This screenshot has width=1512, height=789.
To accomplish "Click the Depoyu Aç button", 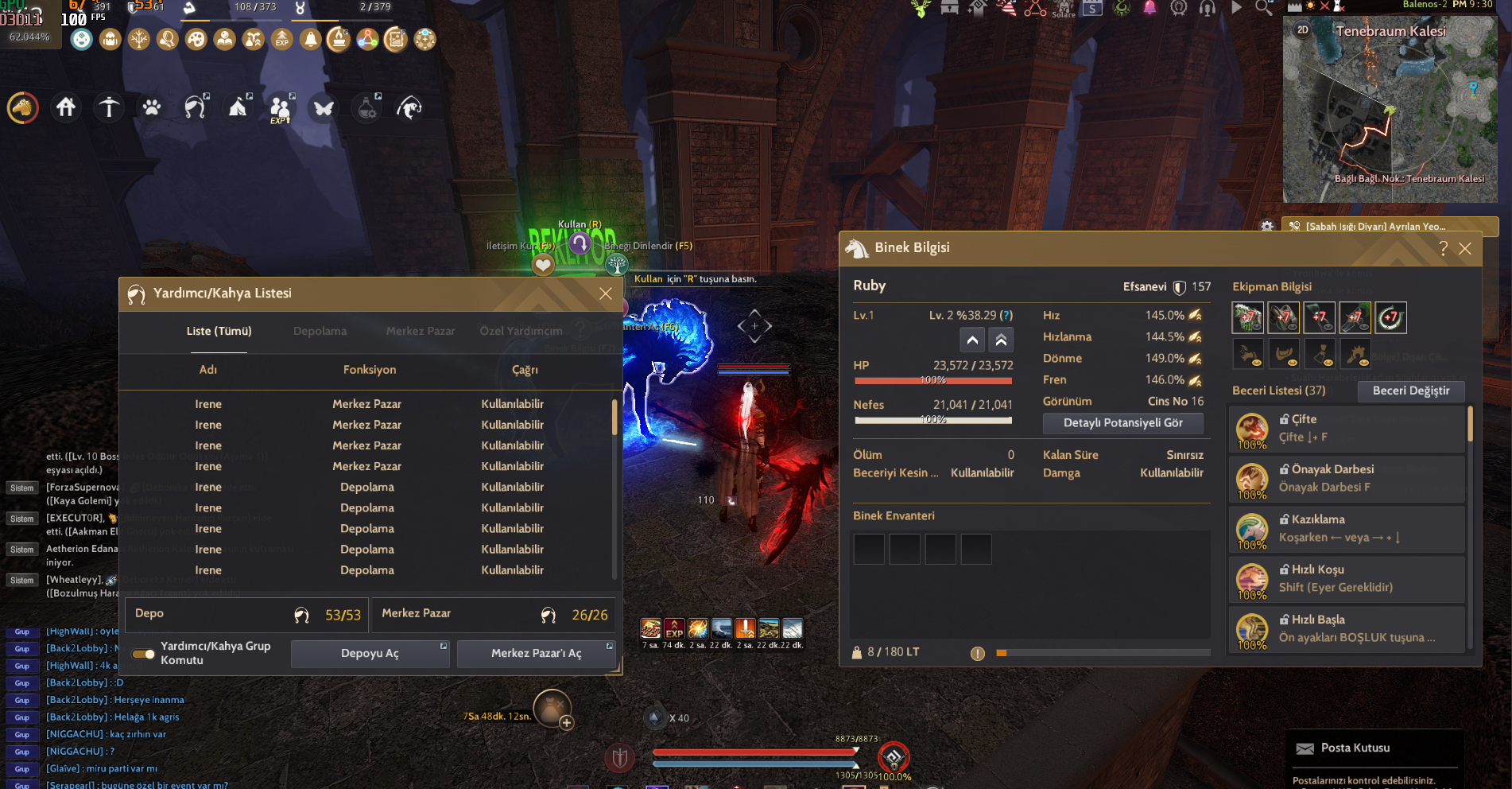I will pos(370,653).
